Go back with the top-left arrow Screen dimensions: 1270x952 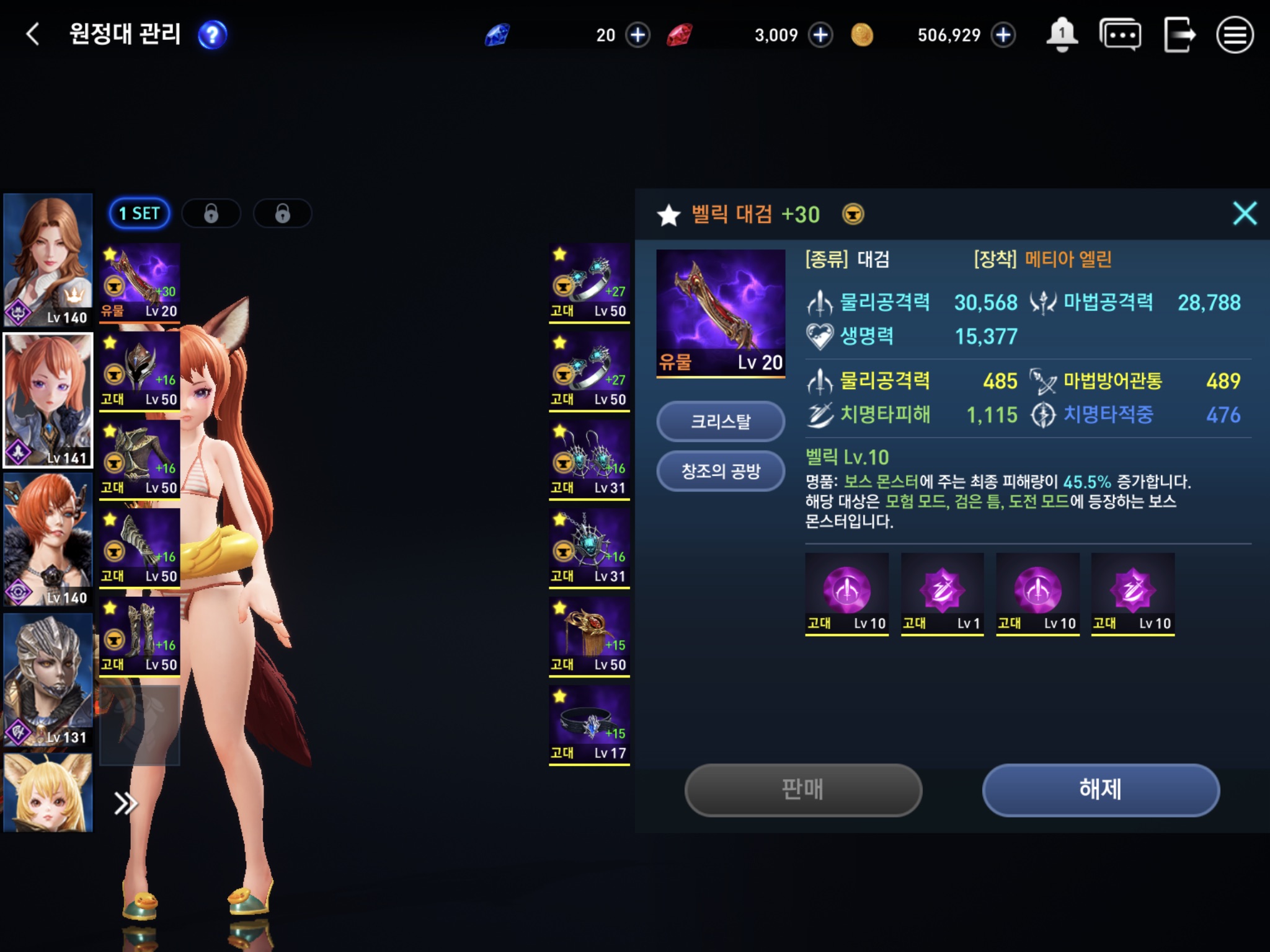(33, 34)
